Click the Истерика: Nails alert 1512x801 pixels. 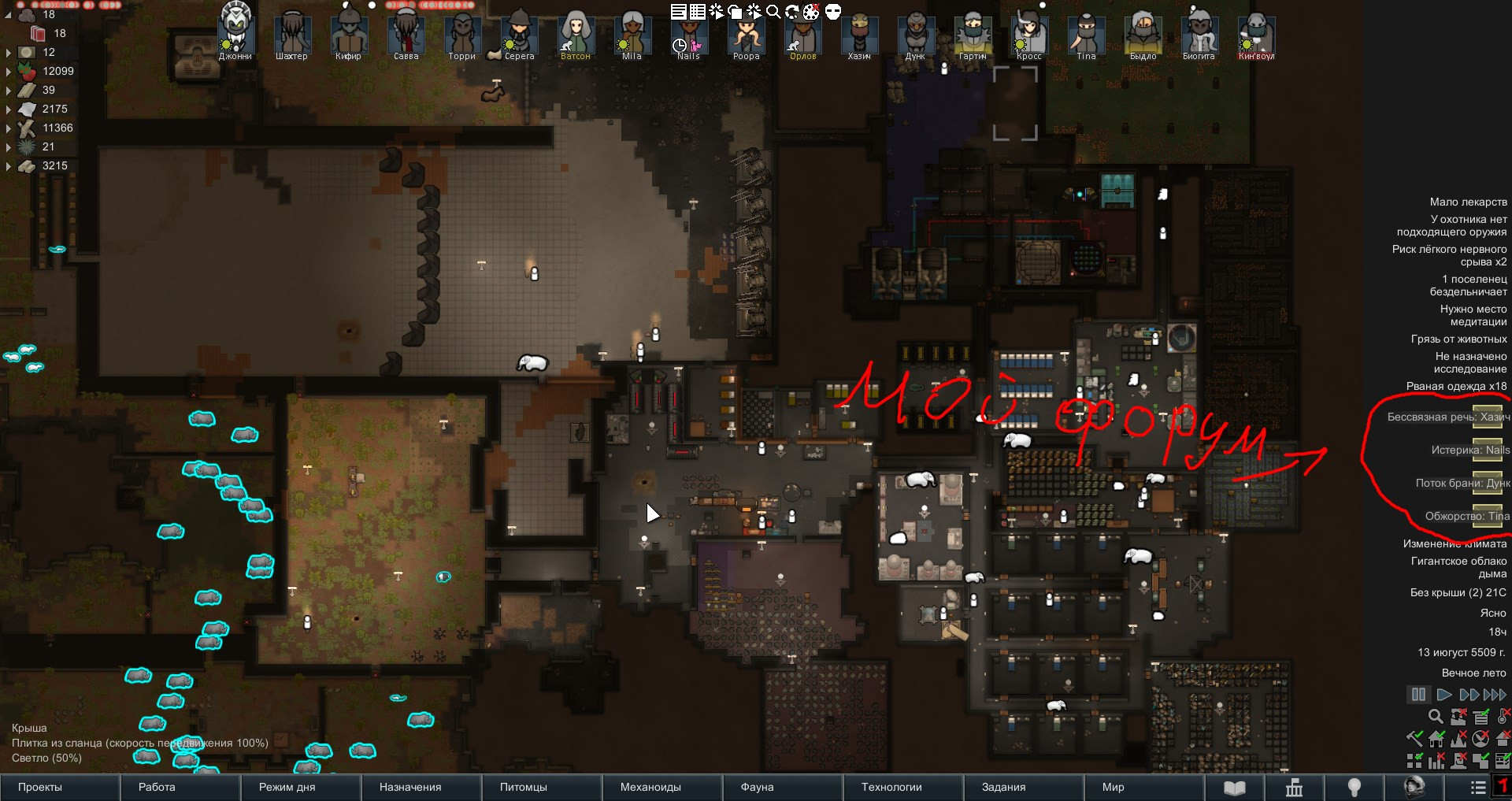[1470, 450]
